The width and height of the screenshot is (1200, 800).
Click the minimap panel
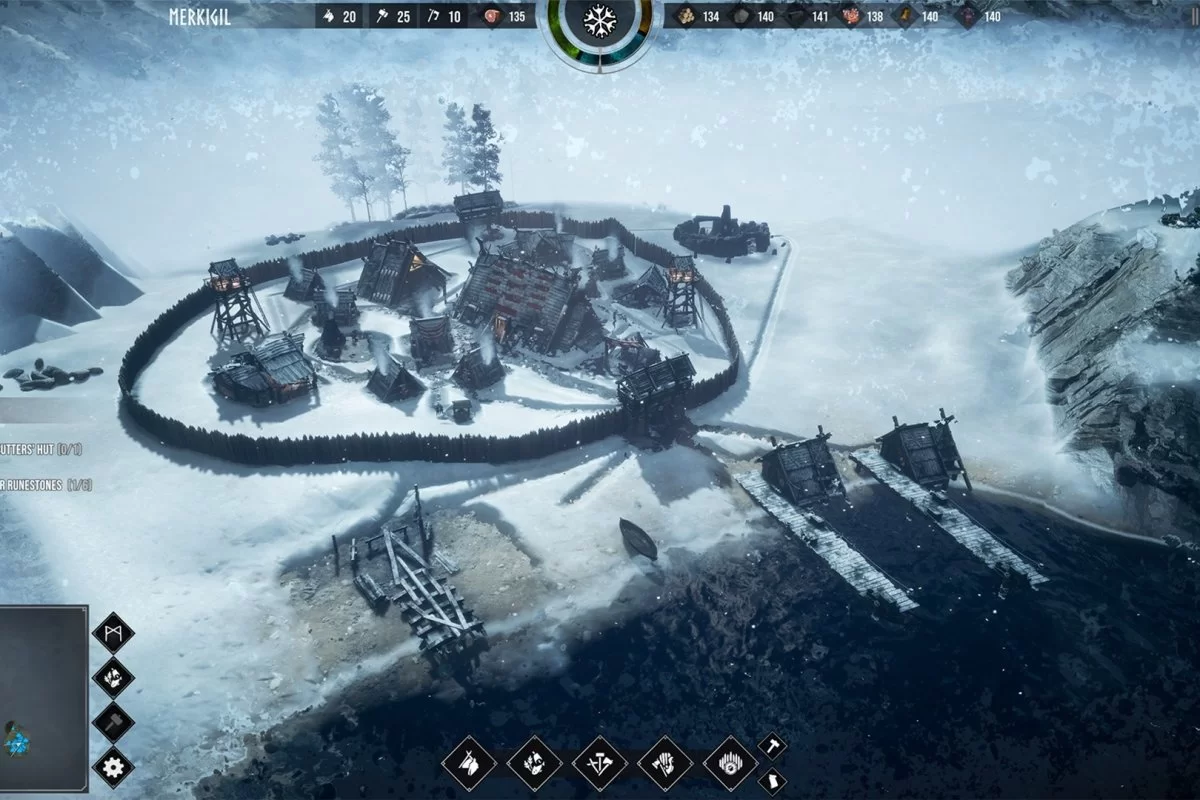[x=42, y=697]
